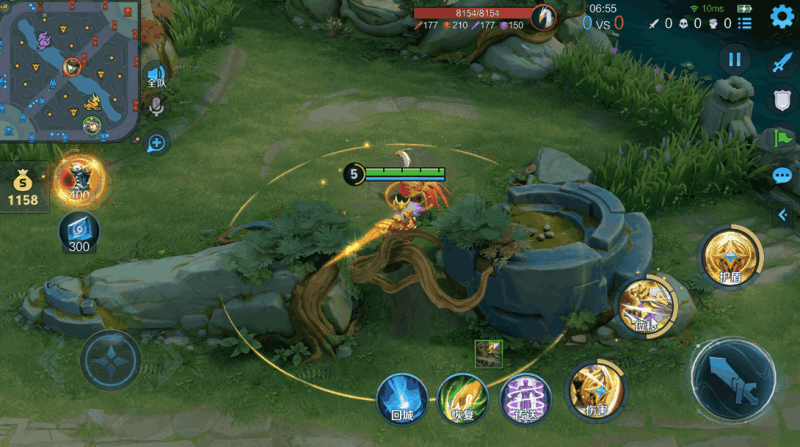This screenshot has width=800, height=447.
Task: Activate the 回城 recall ability
Action: 403,397
